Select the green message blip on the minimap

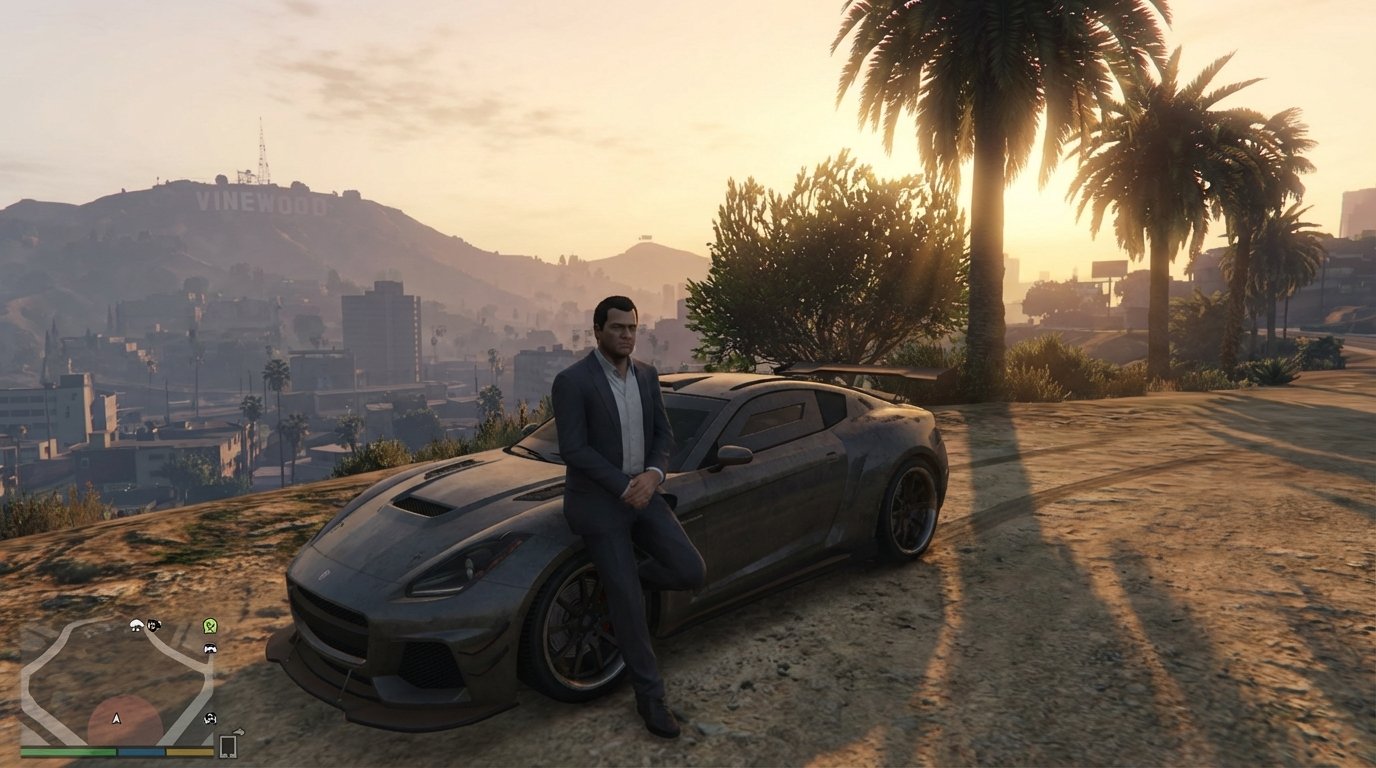(x=209, y=627)
